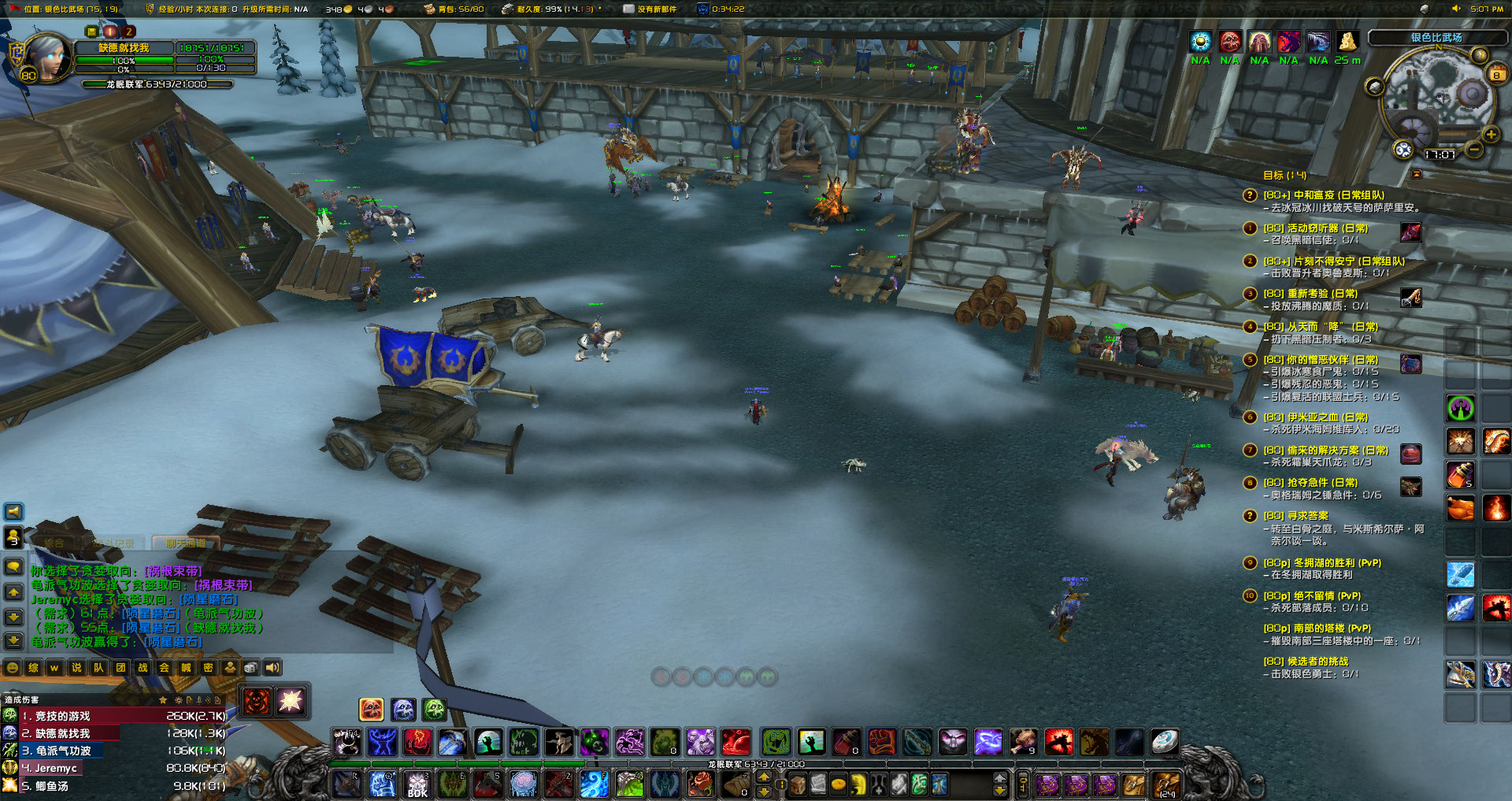Toggle the speaker icon at the end of the chat buttons
This screenshot has width=1512, height=801.
coord(272,668)
